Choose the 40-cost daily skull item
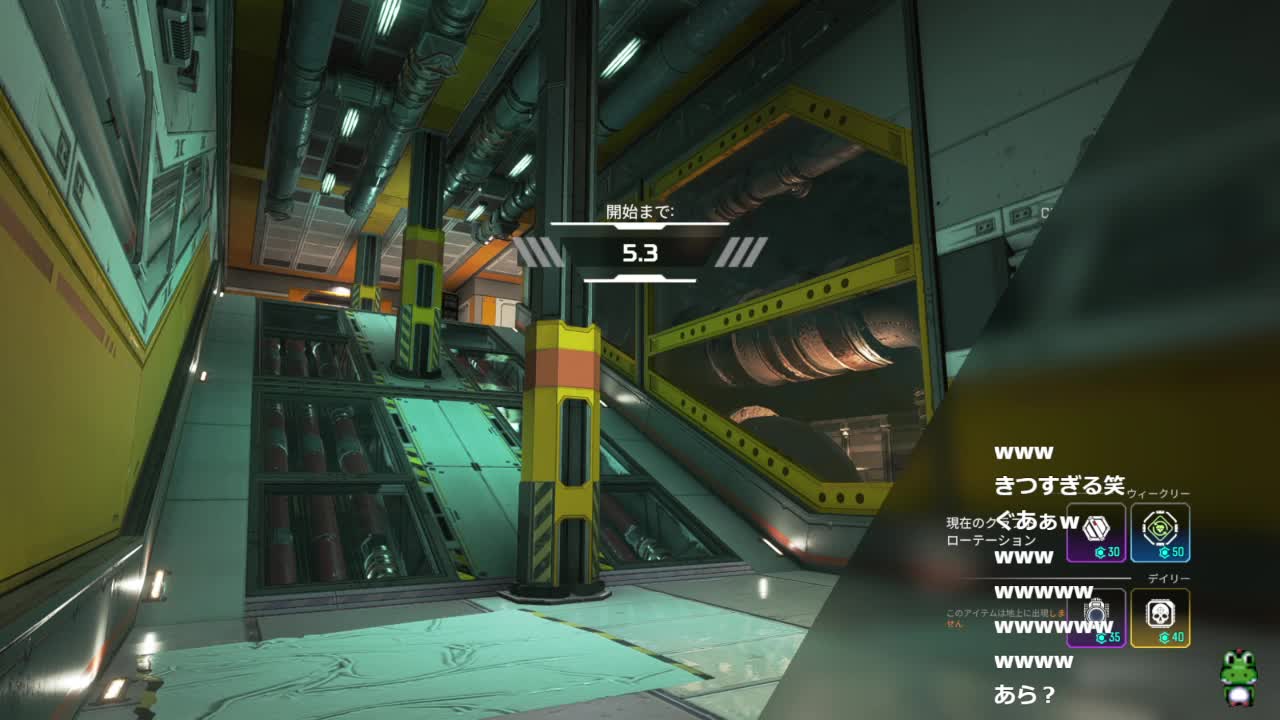This screenshot has height=720, width=1280. (1160, 617)
